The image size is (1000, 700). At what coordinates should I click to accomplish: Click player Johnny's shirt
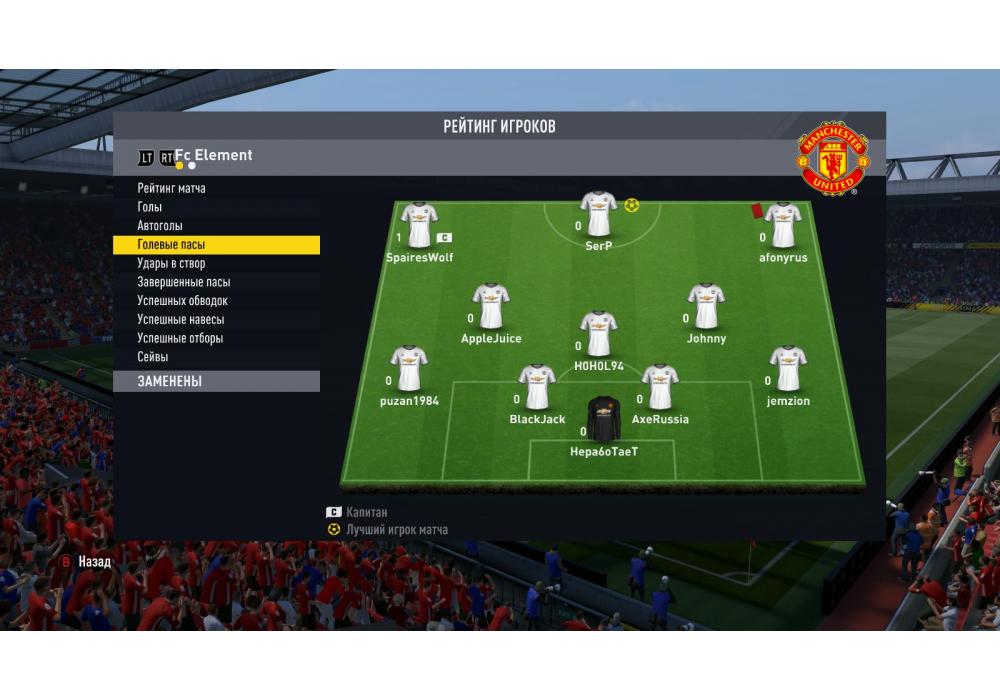click(x=706, y=306)
